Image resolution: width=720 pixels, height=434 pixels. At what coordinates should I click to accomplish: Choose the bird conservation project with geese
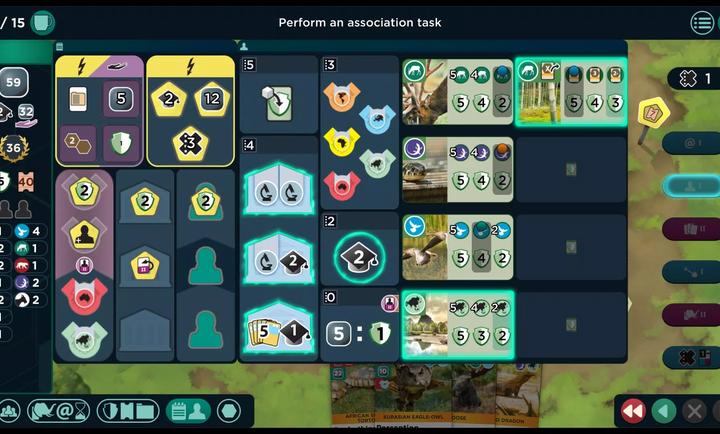457,247
